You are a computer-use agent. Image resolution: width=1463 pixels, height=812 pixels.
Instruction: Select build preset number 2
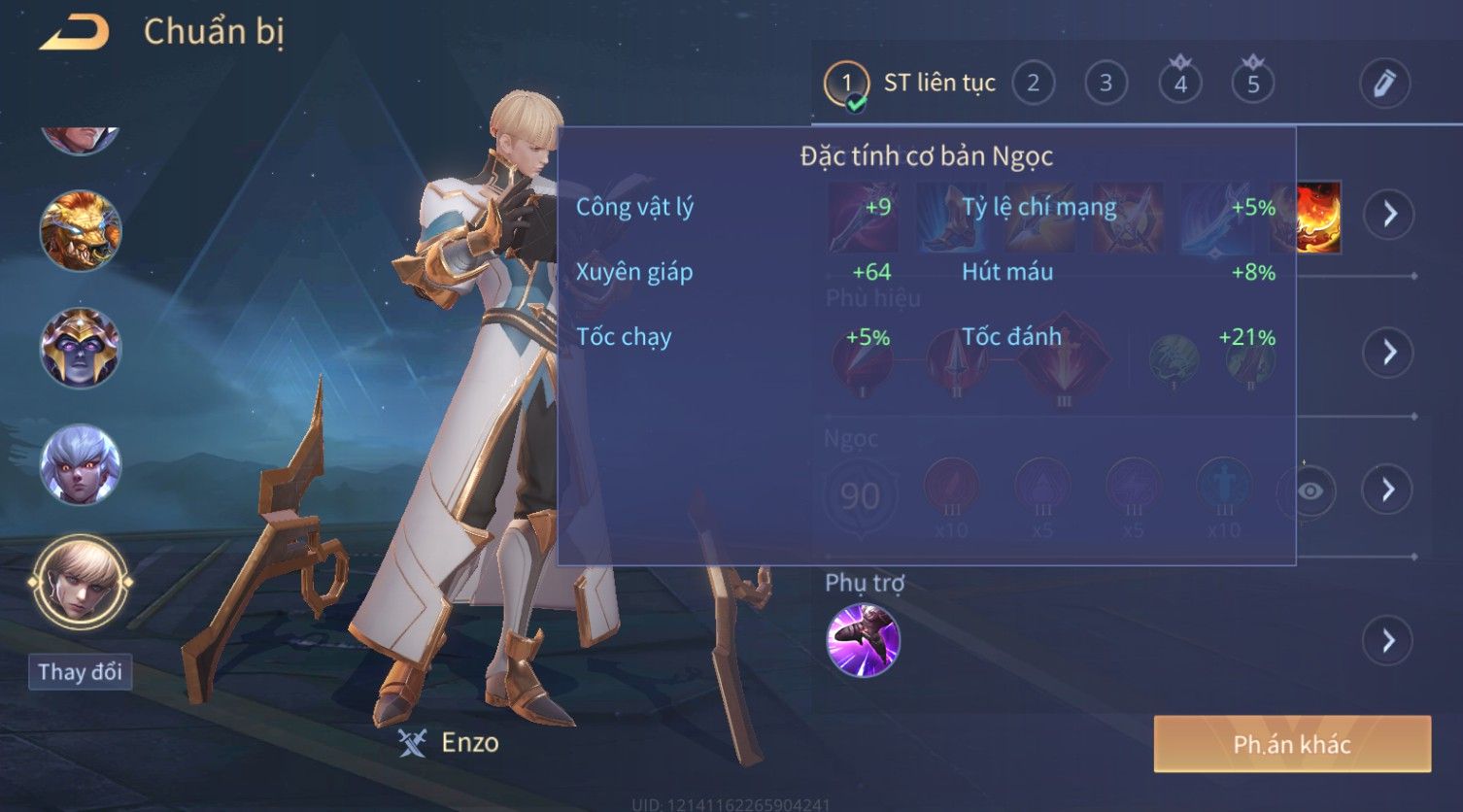(1033, 84)
